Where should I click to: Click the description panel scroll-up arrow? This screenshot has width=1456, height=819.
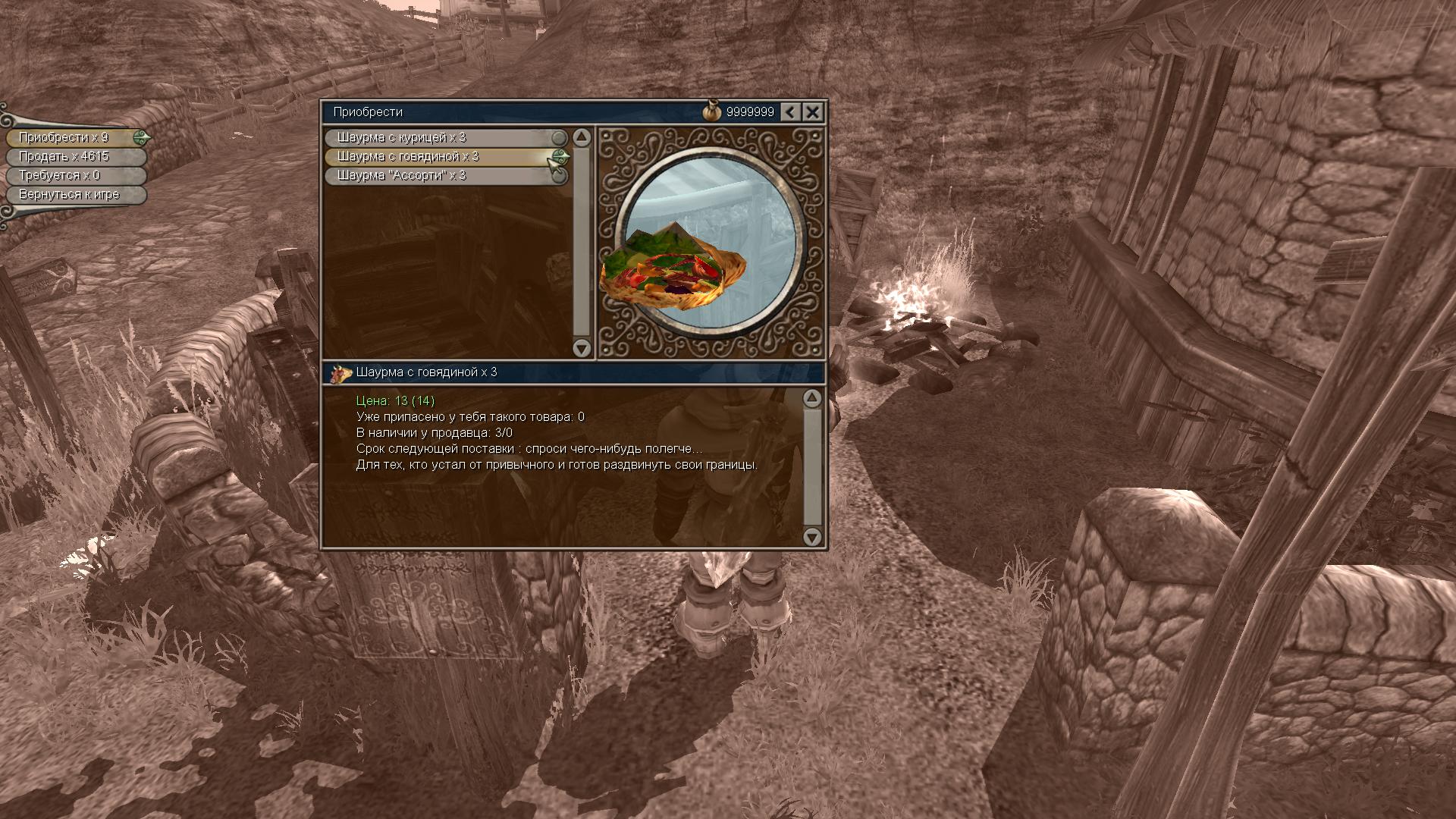coord(812,398)
